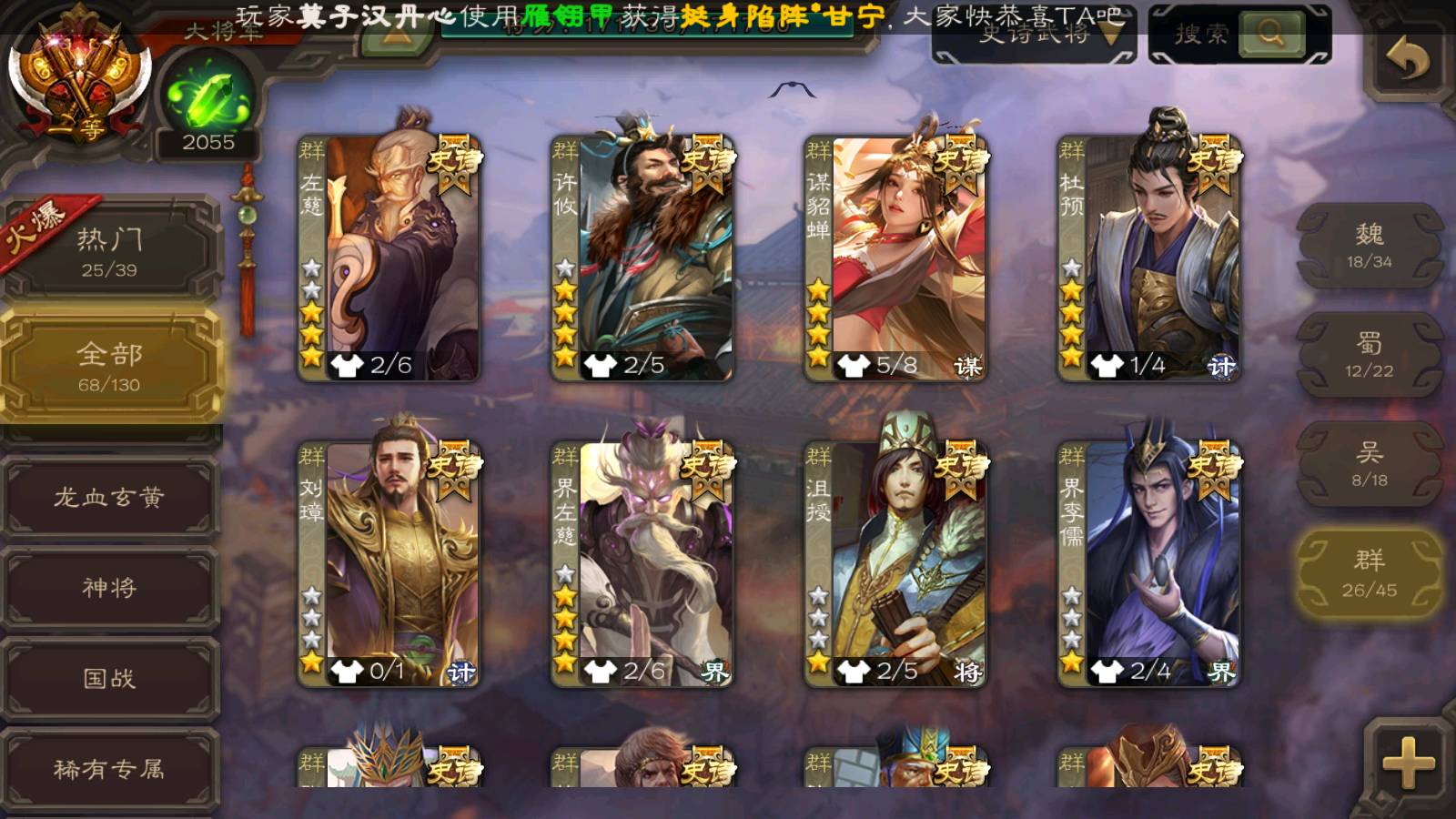Select the 左慈 hero card
The height and width of the screenshot is (819, 1456).
(x=389, y=257)
